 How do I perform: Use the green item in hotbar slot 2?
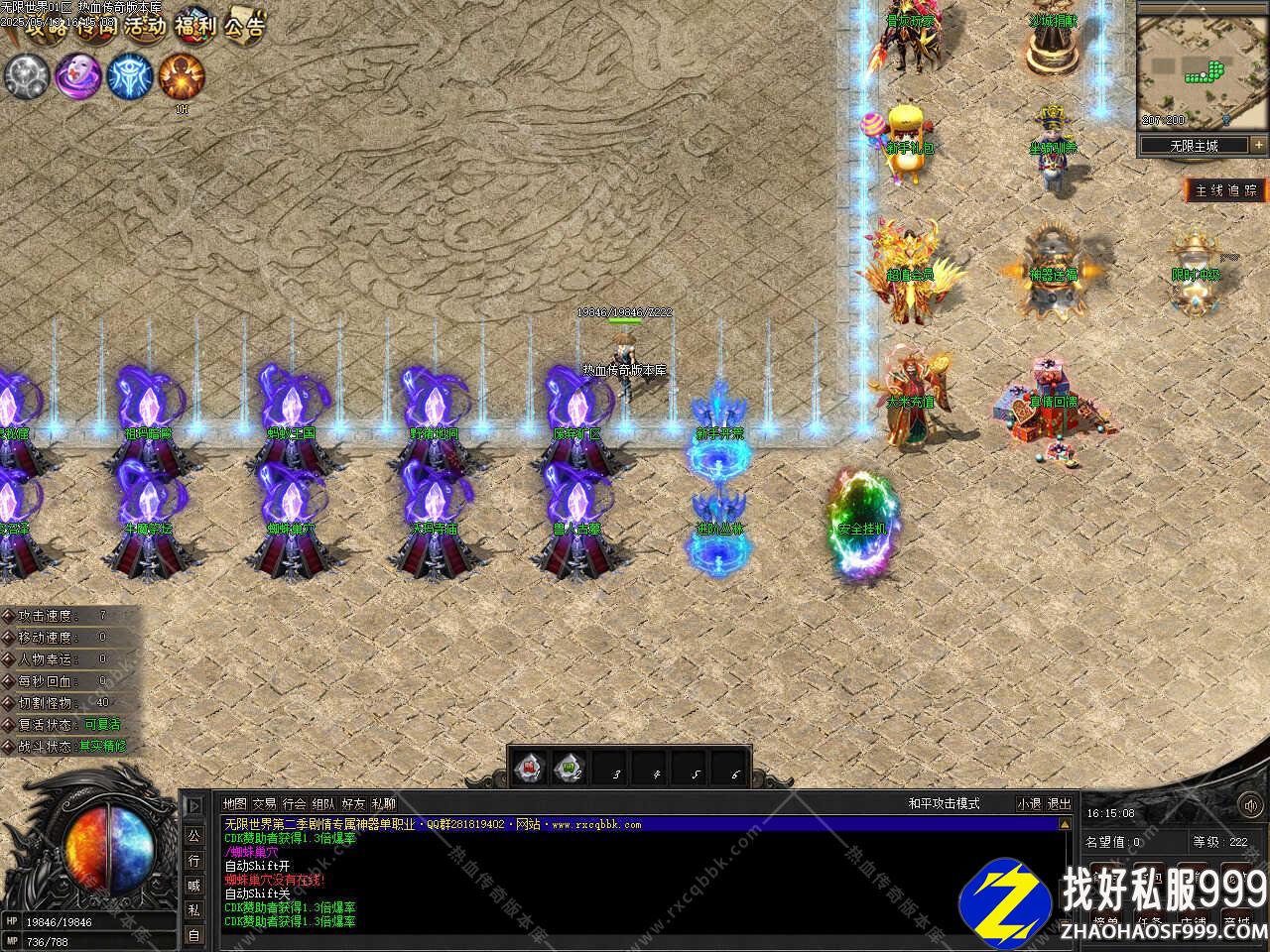570,767
